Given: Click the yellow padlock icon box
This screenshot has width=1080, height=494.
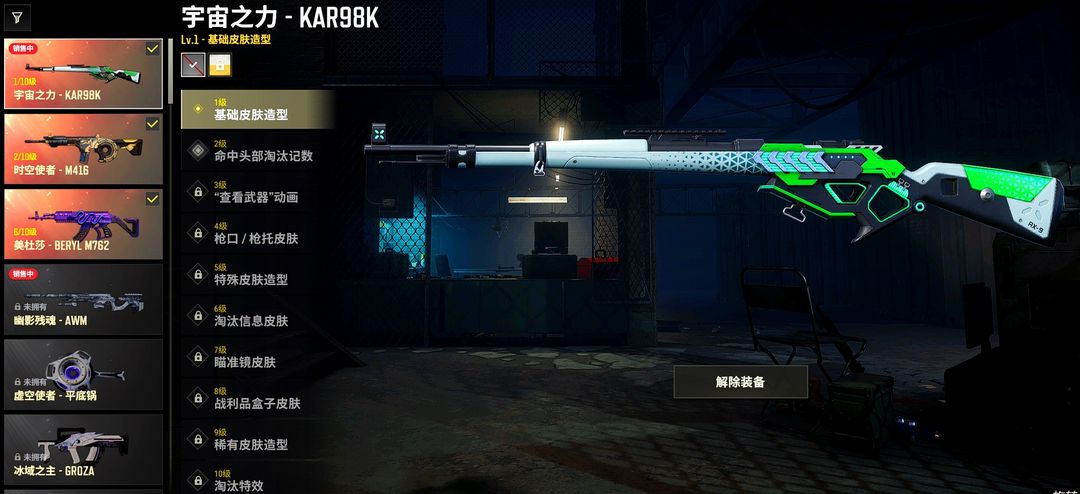Looking at the screenshot, I should pos(220,65).
